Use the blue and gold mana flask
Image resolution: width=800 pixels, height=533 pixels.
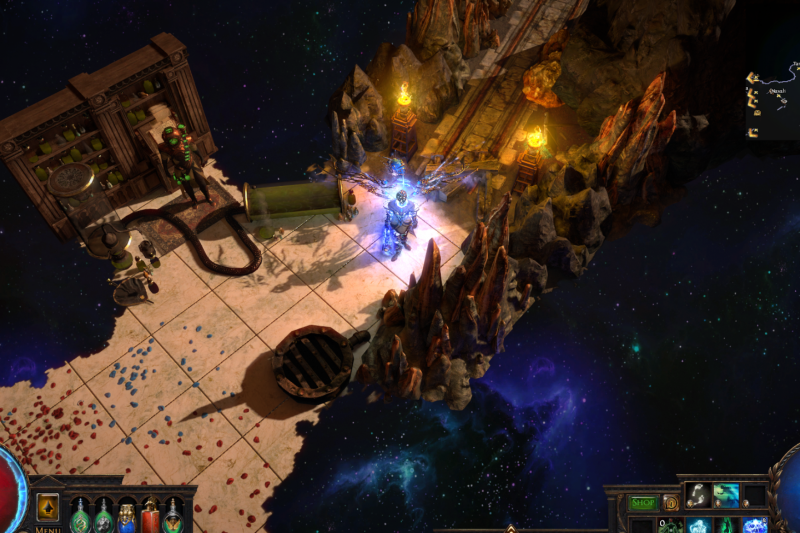coord(127,517)
